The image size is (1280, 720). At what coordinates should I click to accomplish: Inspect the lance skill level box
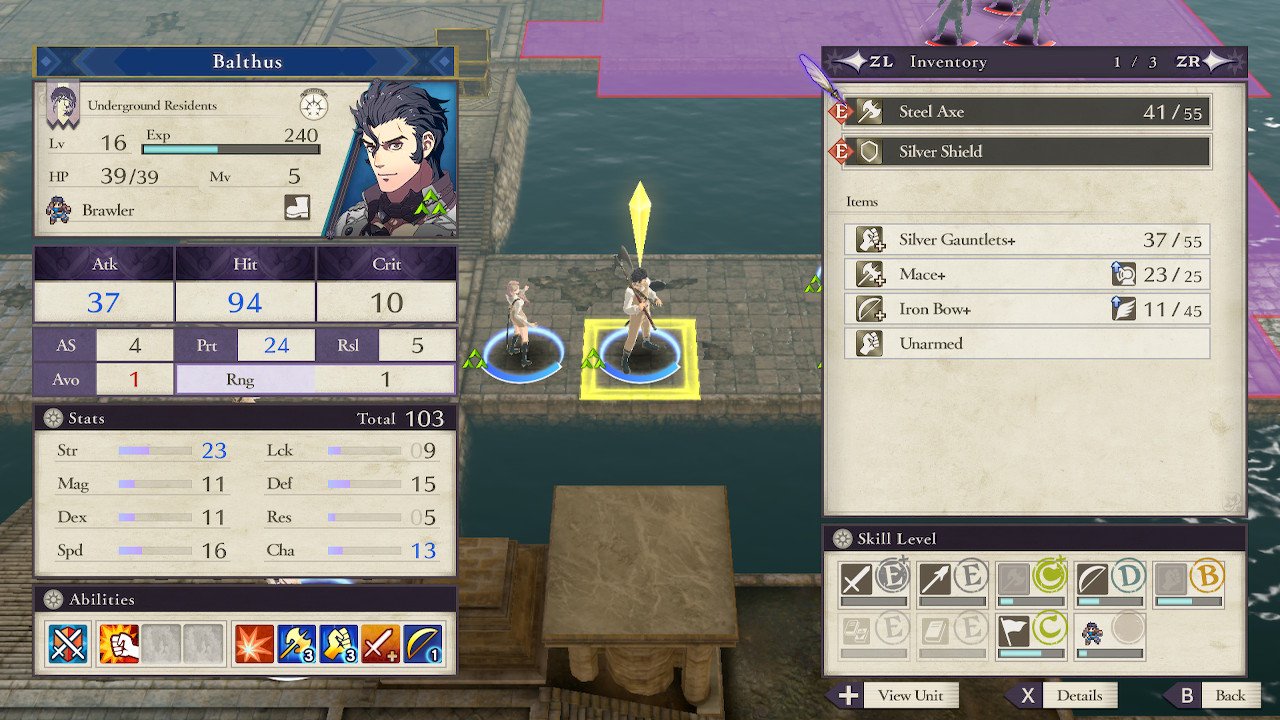[953, 583]
